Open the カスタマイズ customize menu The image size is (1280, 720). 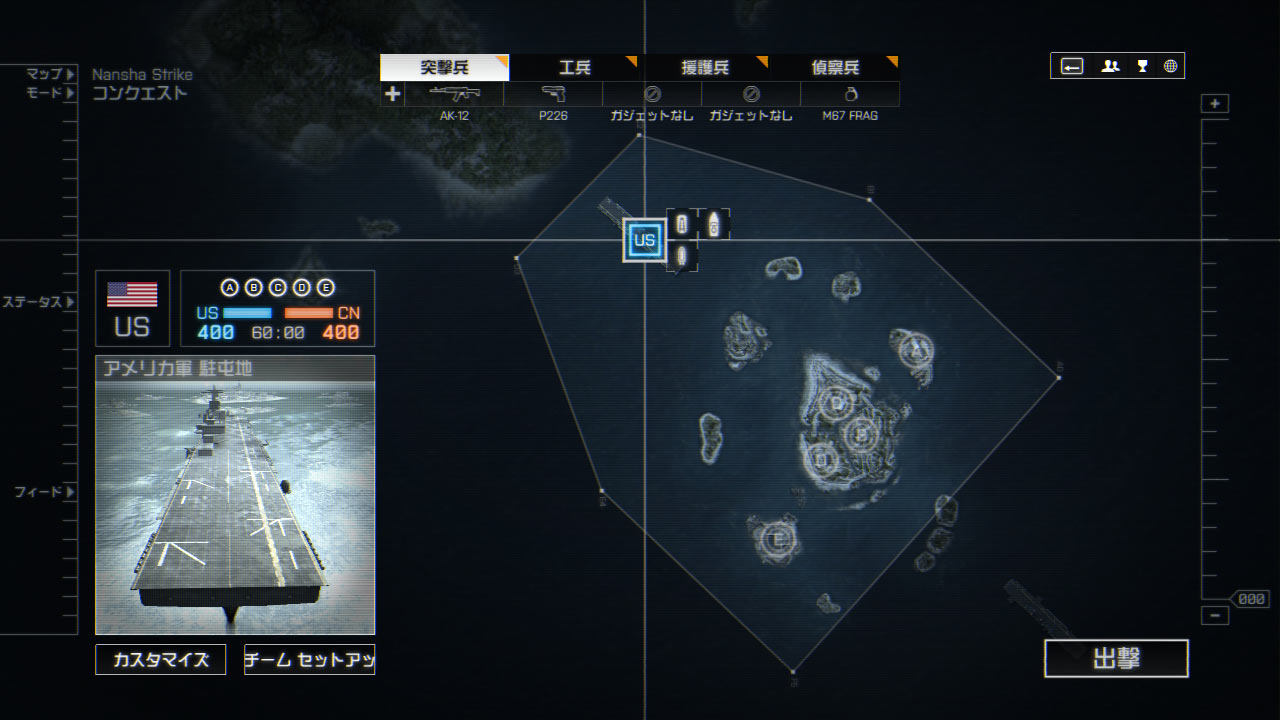point(161,660)
